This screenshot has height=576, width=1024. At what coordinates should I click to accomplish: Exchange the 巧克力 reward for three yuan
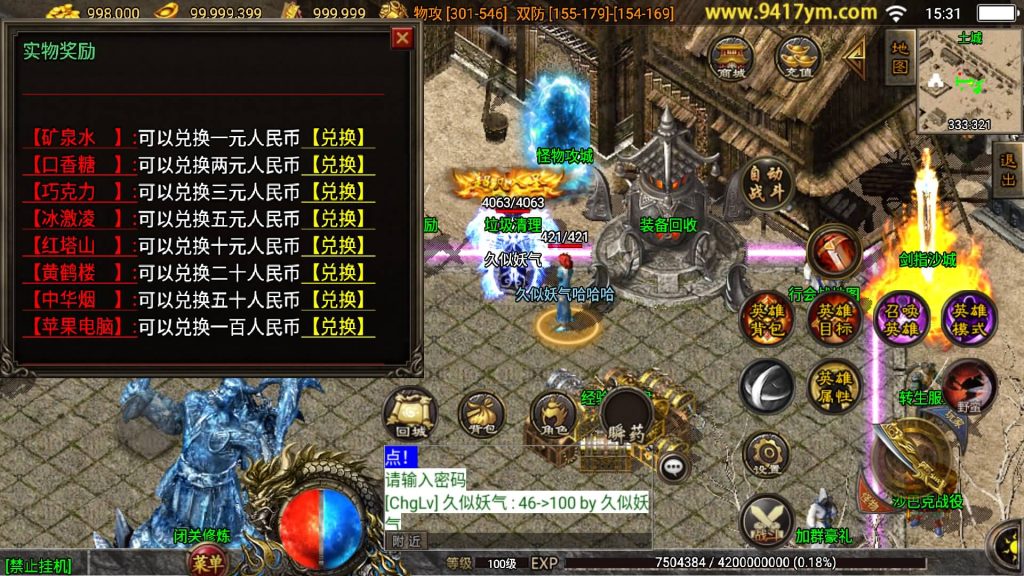(339, 191)
